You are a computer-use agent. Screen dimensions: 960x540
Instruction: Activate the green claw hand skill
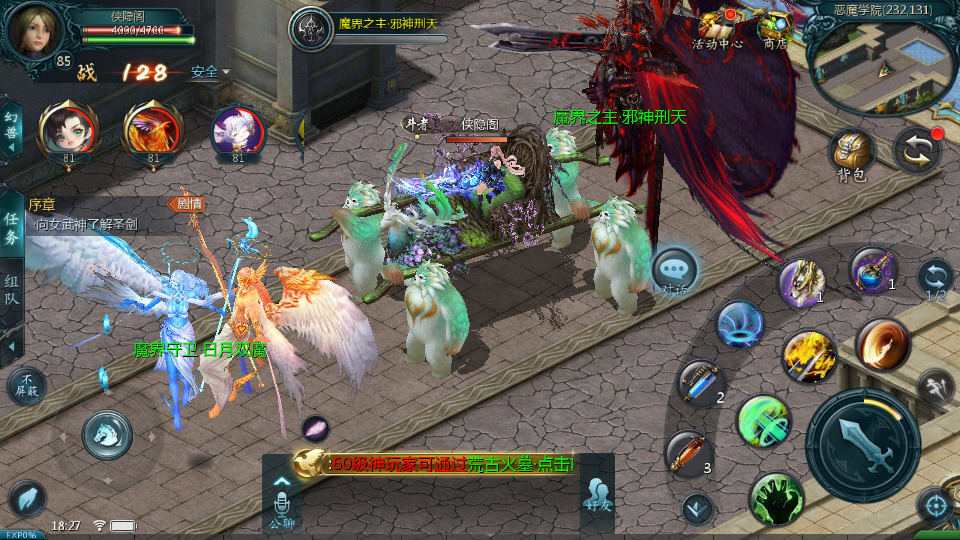(774, 498)
